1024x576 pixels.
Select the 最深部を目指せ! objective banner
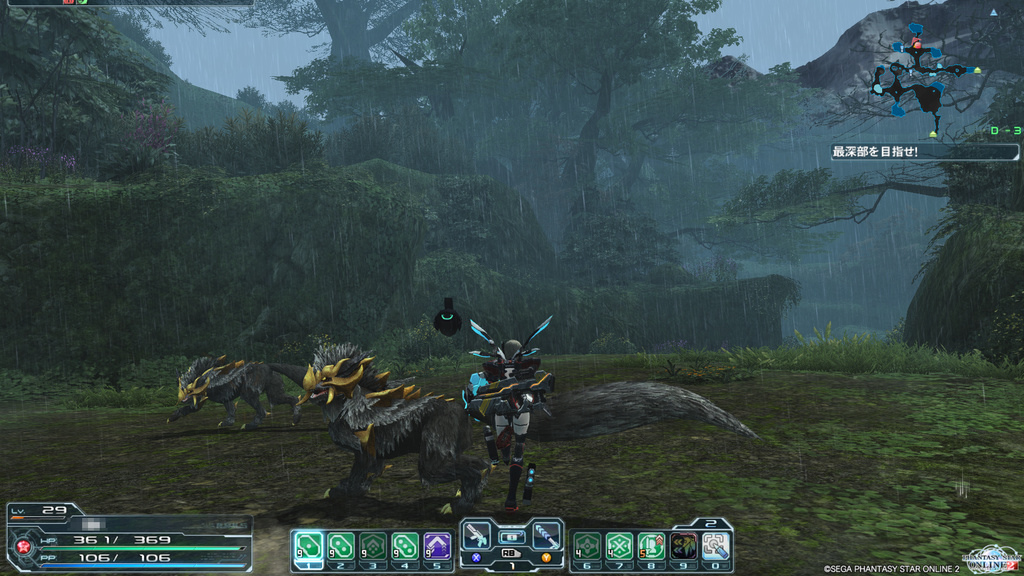click(923, 152)
